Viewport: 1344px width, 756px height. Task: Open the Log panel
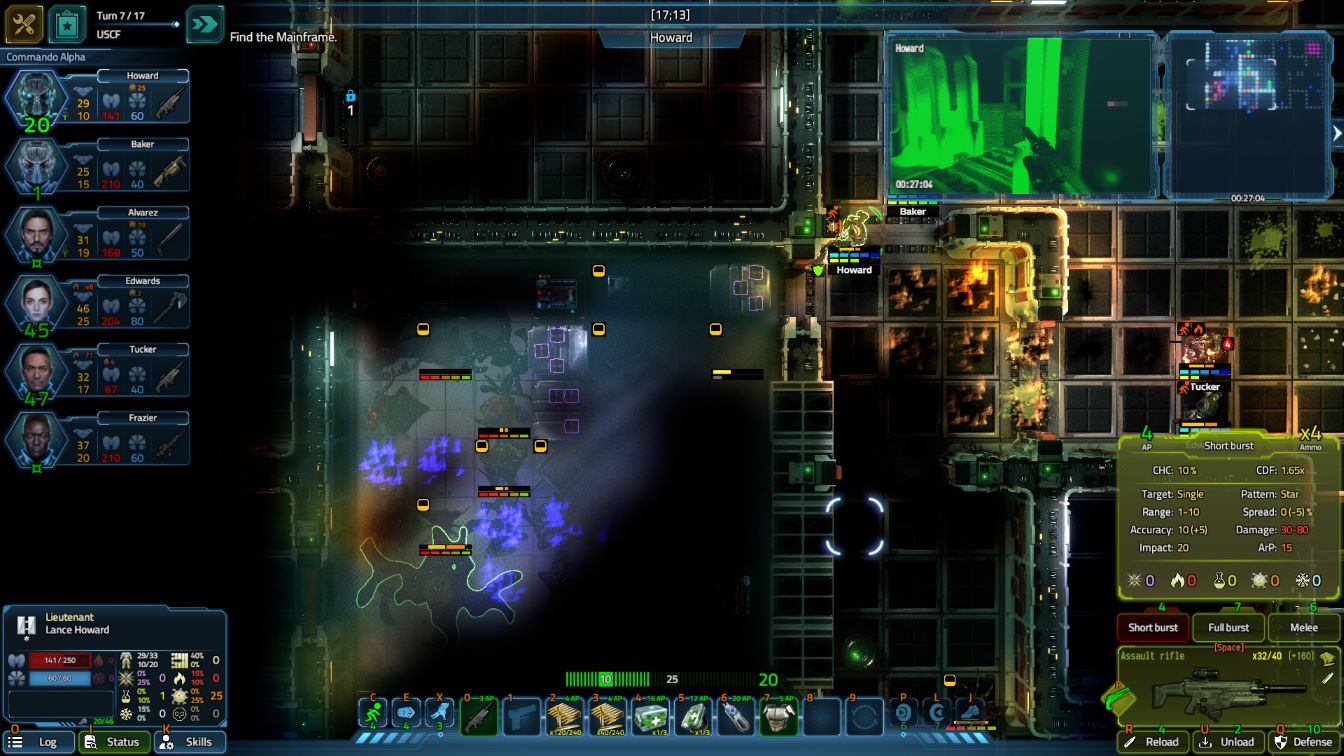(39, 742)
